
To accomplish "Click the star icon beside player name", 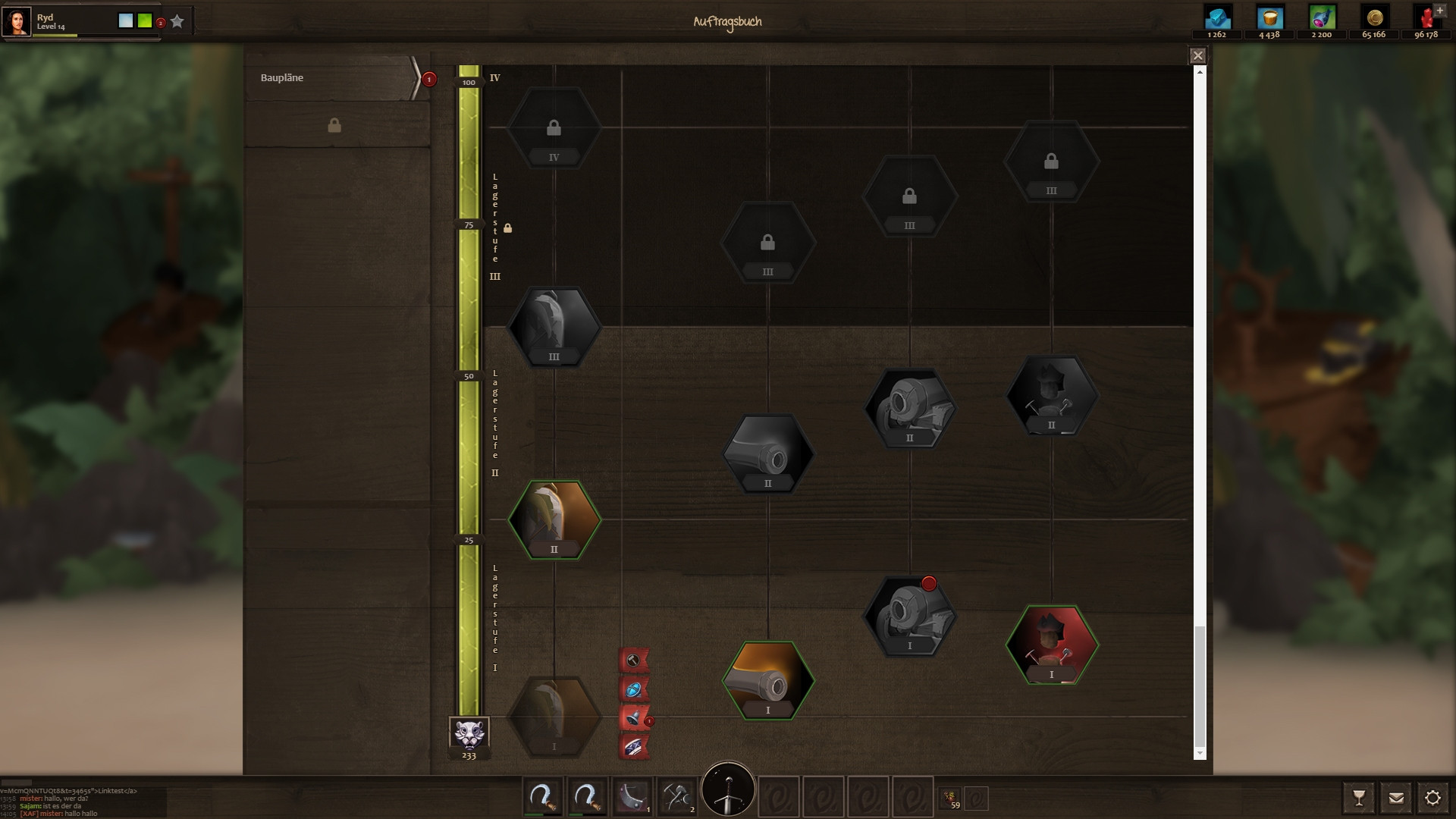I will (177, 21).
